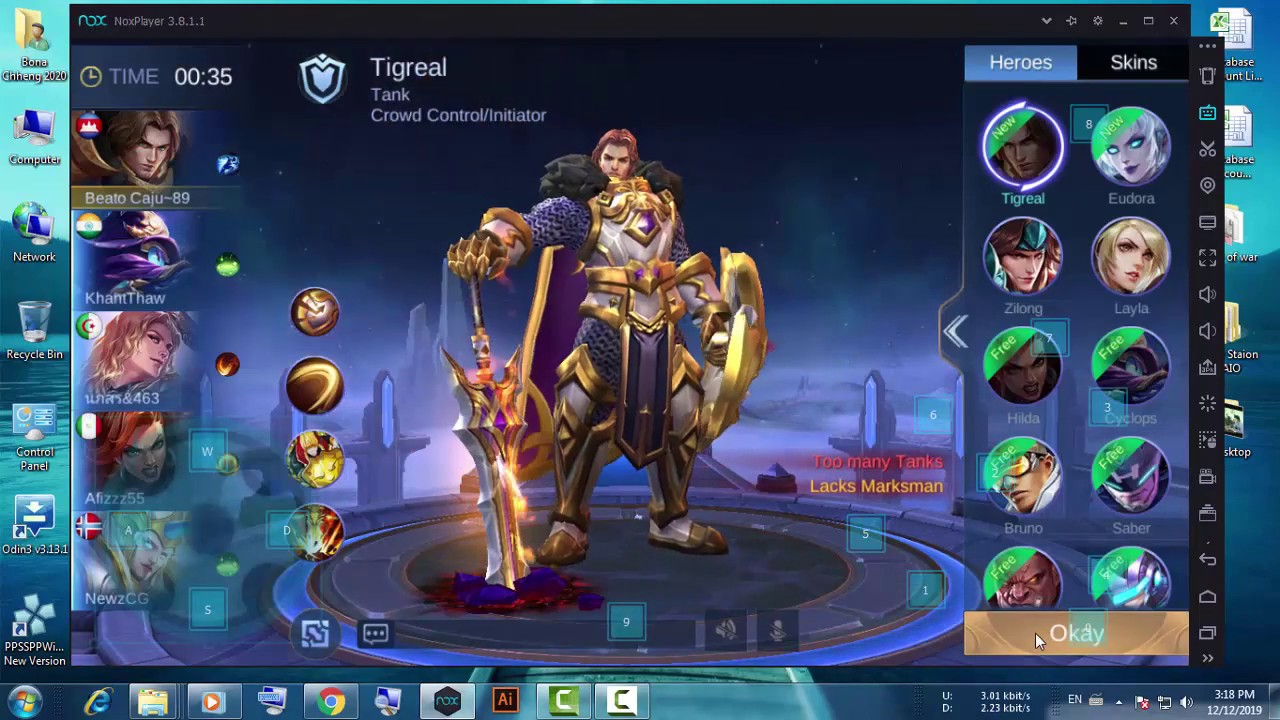Select the Hilda hero portrait

click(x=1022, y=368)
